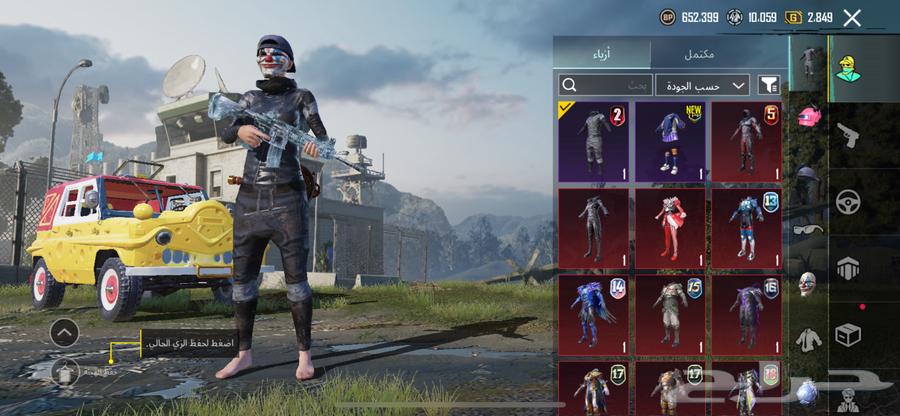Choose the red and white dress outfit

pos(671,227)
